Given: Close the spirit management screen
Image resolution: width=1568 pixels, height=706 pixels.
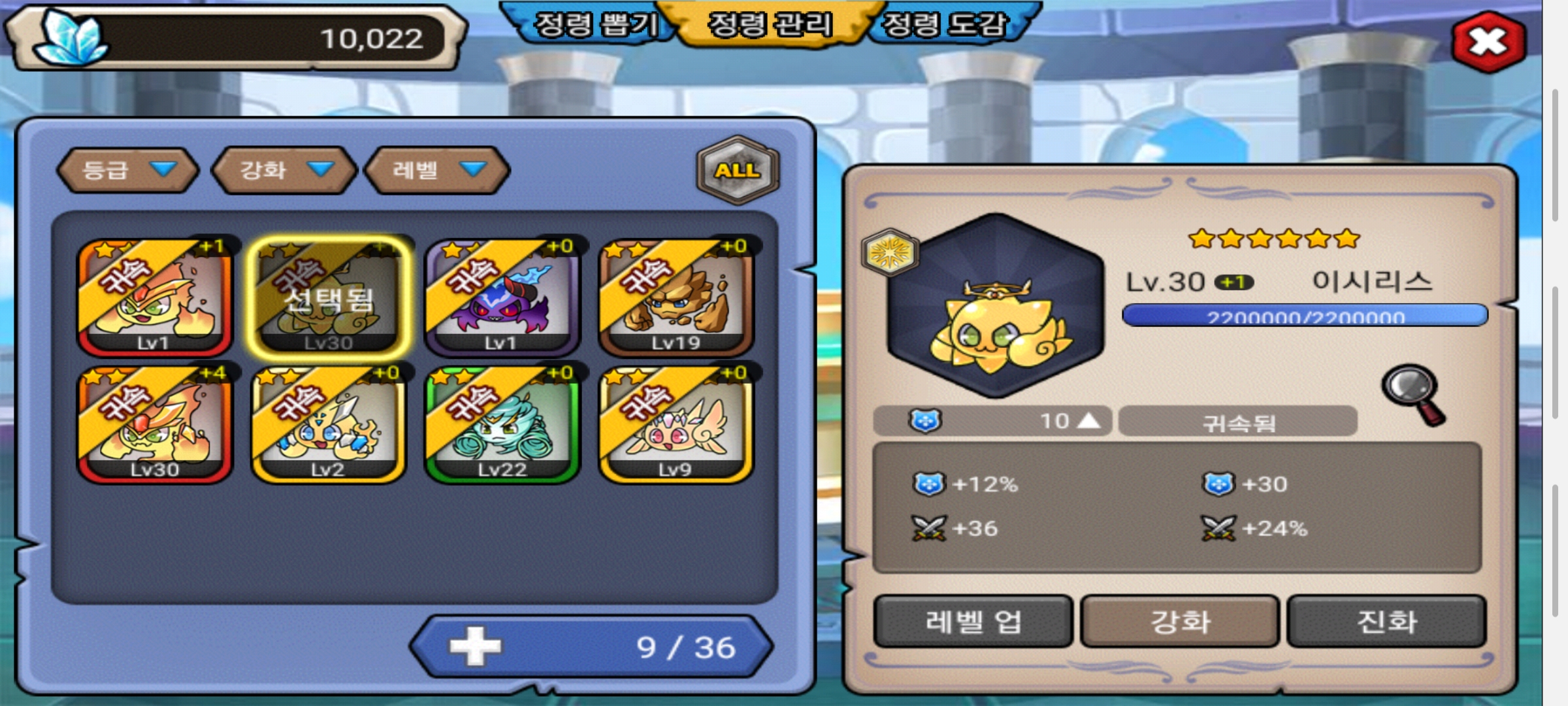Looking at the screenshot, I should click(x=1488, y=42).
